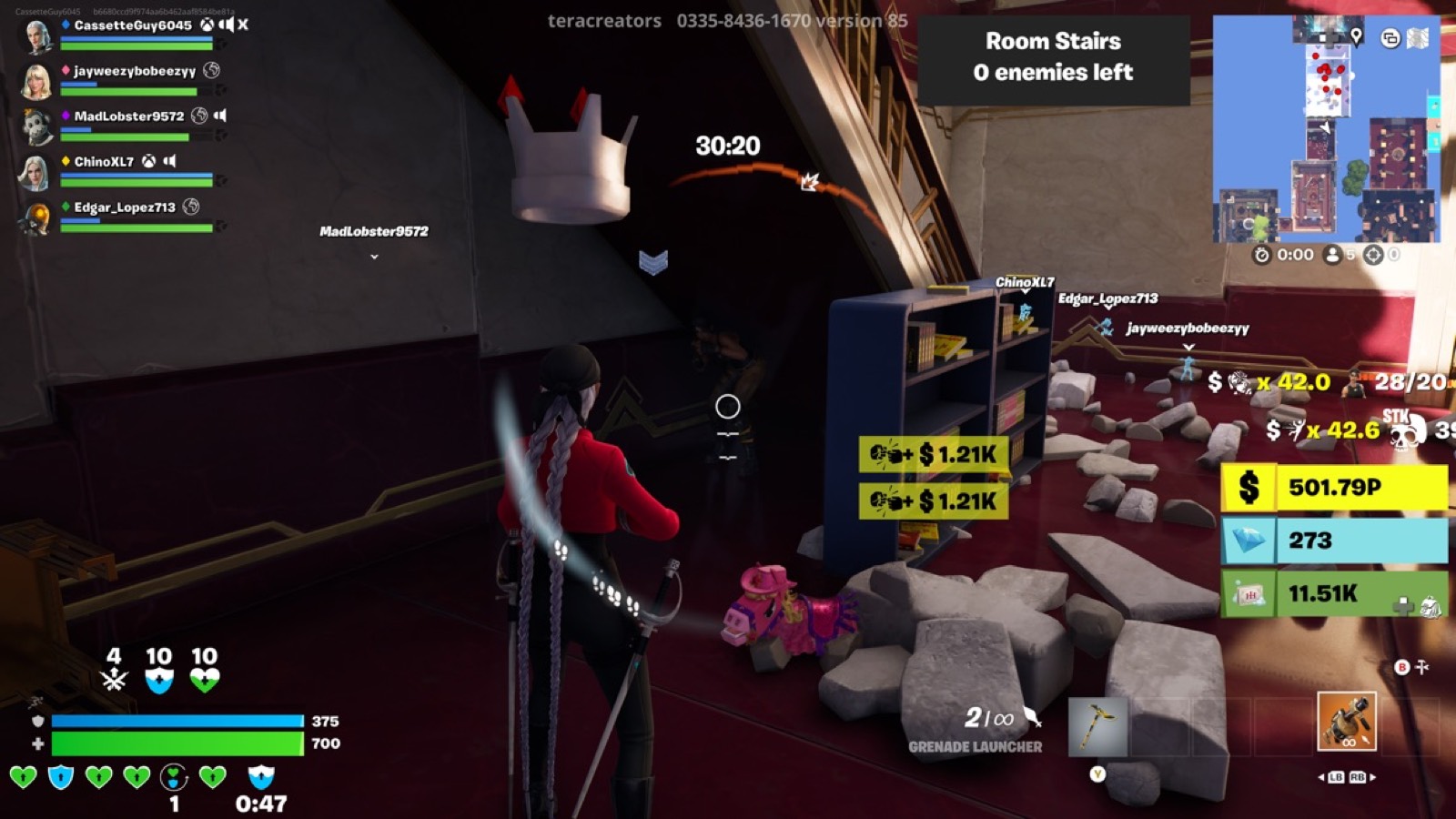Click CassetteGuy6045's green health bar
The image size is (1456, 819).
[134, 46]
